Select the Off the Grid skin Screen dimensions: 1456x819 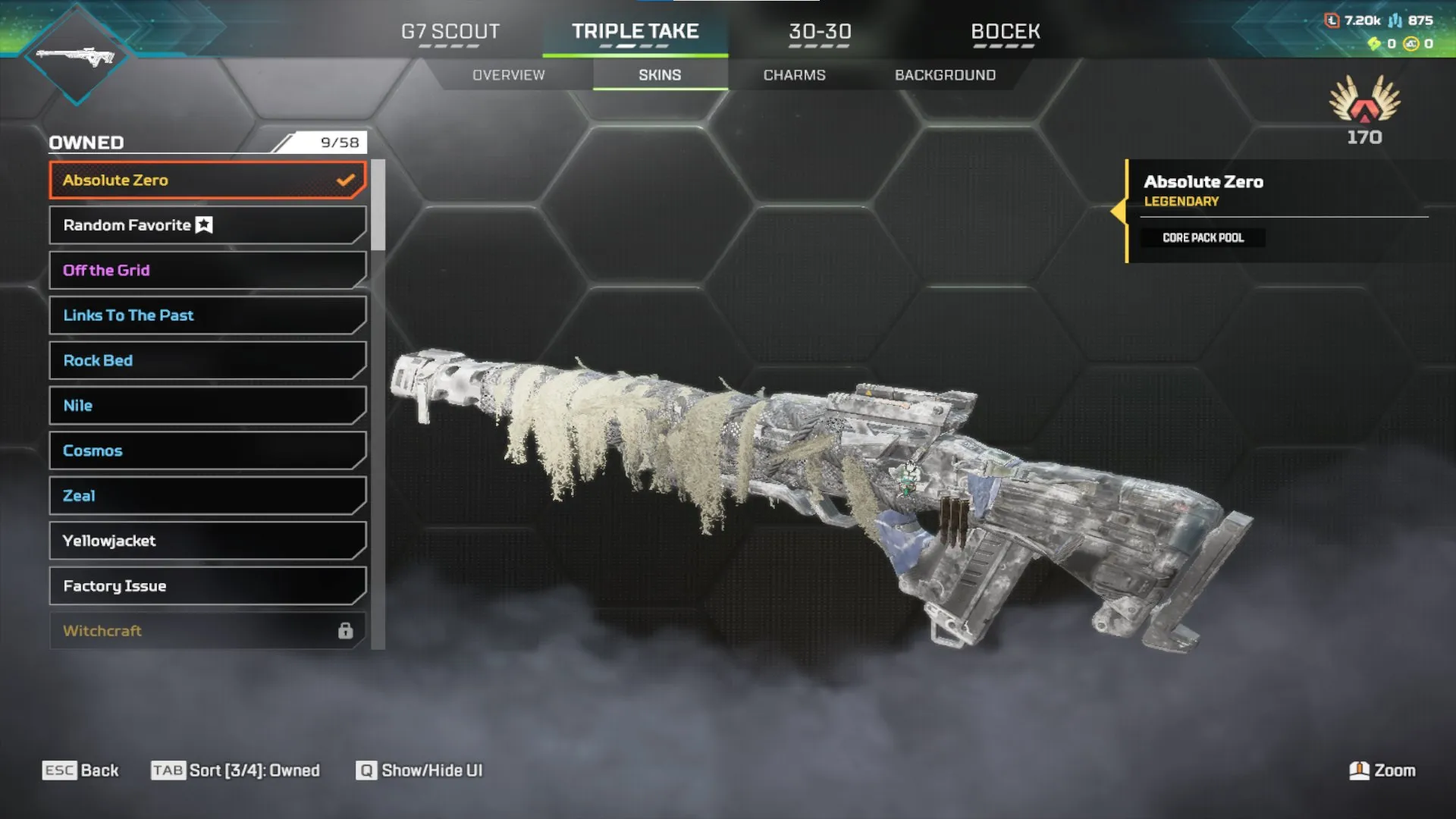tap(206, 270)
